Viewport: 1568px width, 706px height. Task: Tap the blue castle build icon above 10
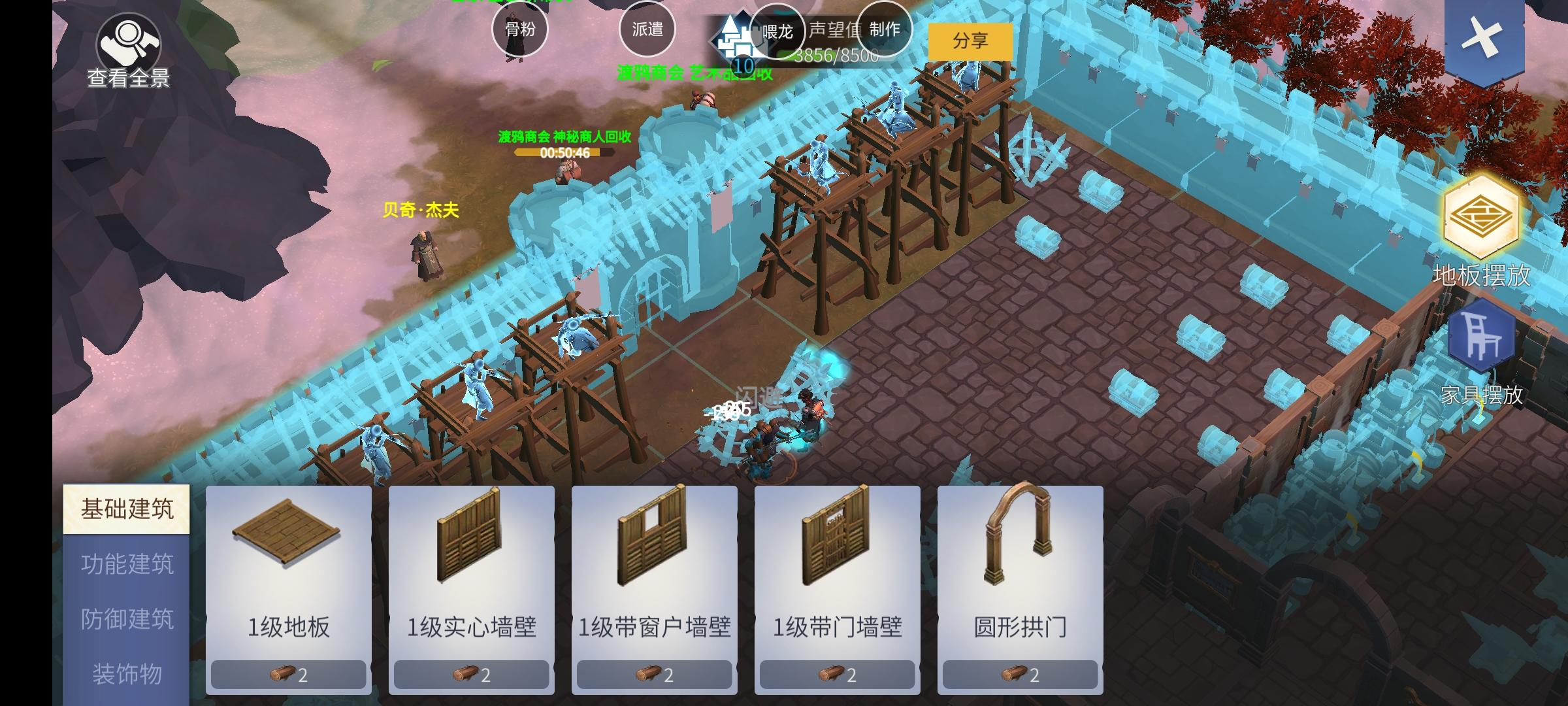tap(734, 38)
